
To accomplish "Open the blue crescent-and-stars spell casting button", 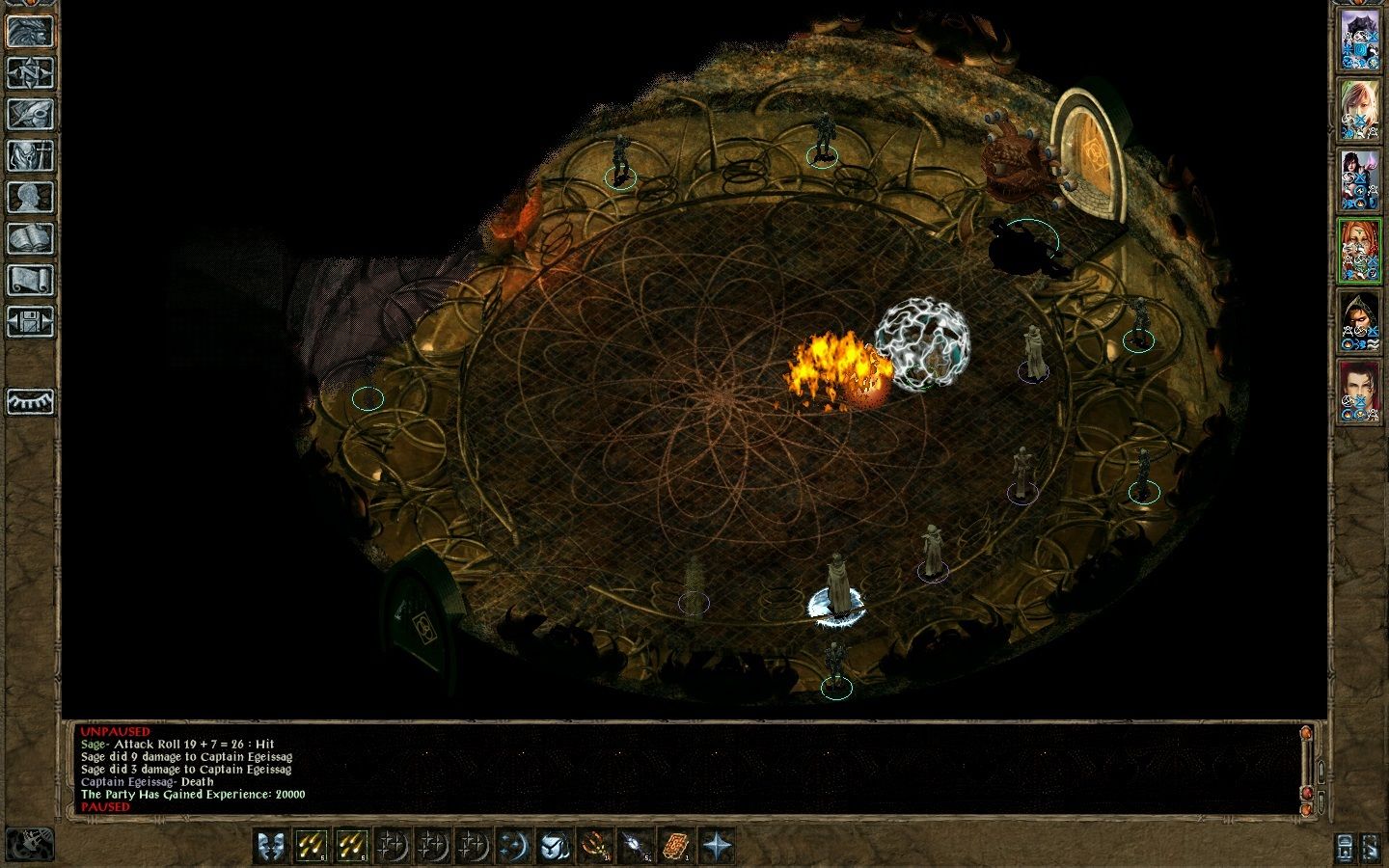I will [x=515, y=846].
